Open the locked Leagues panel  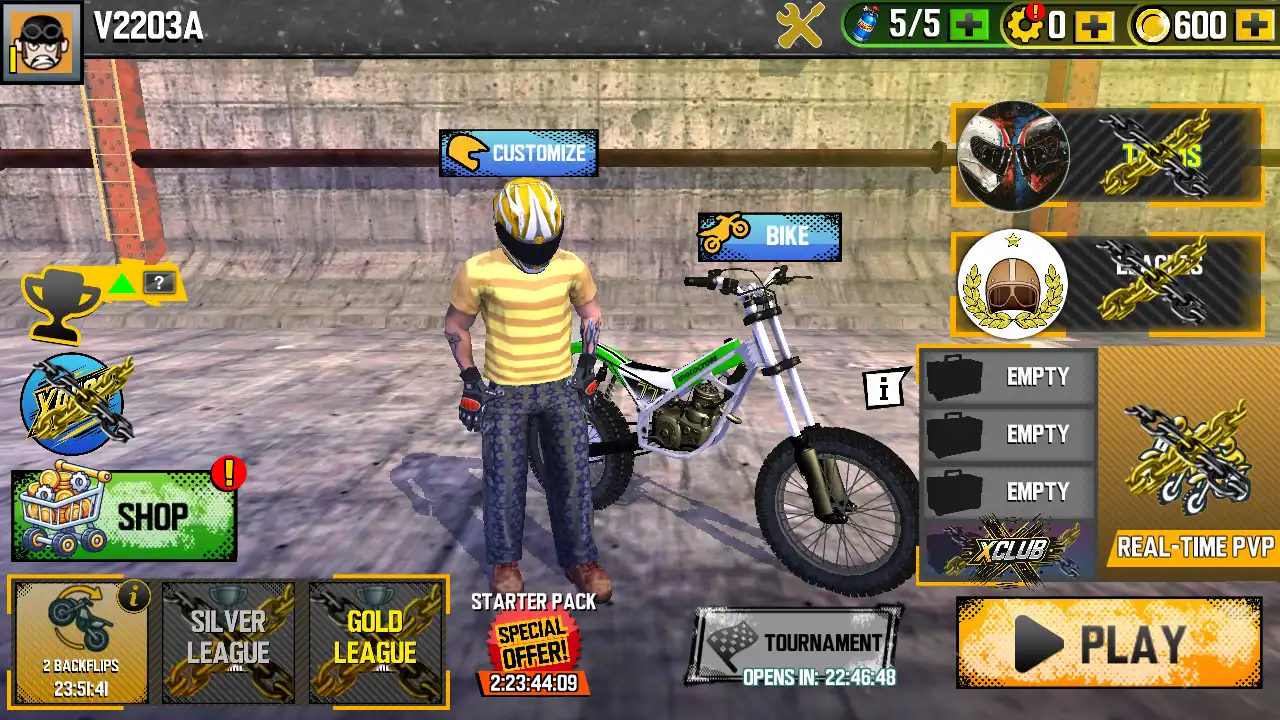click(x=1108, y=284)
